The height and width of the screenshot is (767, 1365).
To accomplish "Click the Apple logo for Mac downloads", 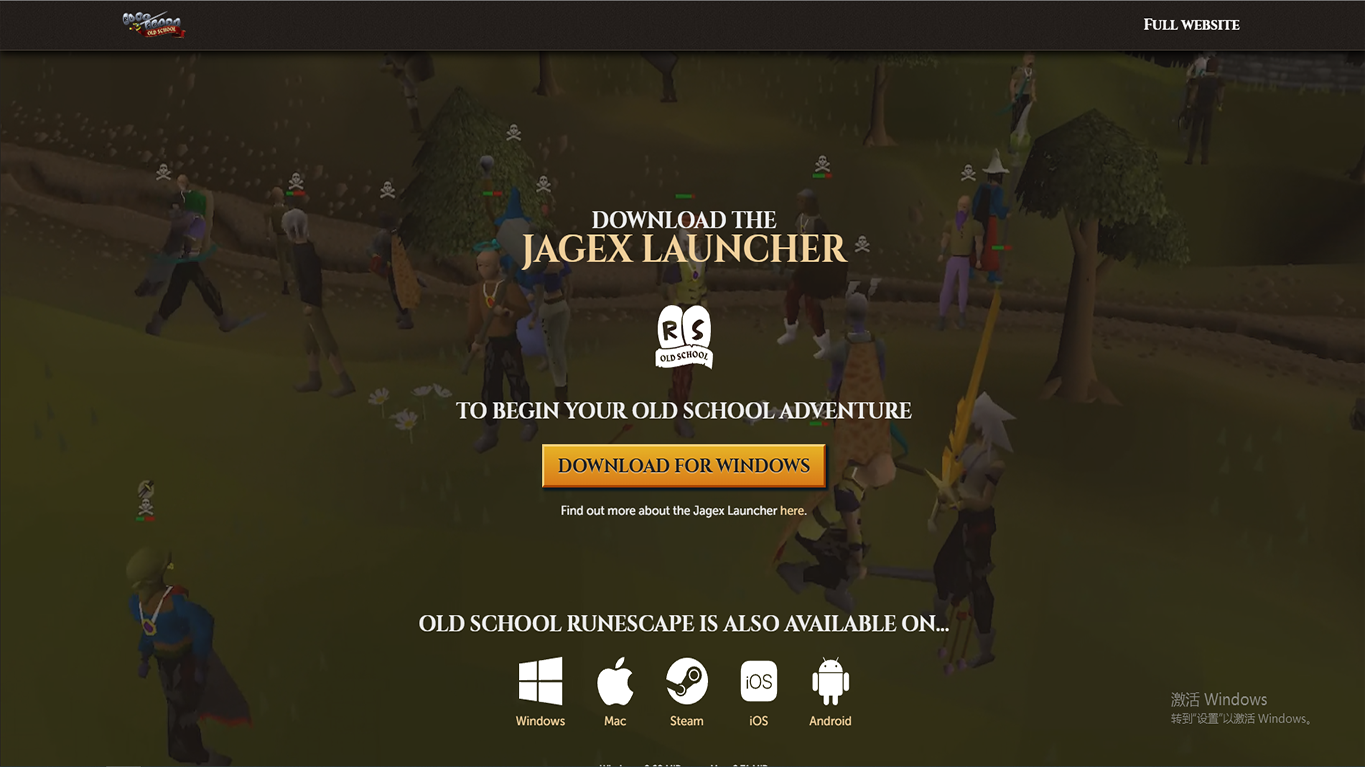I will click(x=614, y=680).
